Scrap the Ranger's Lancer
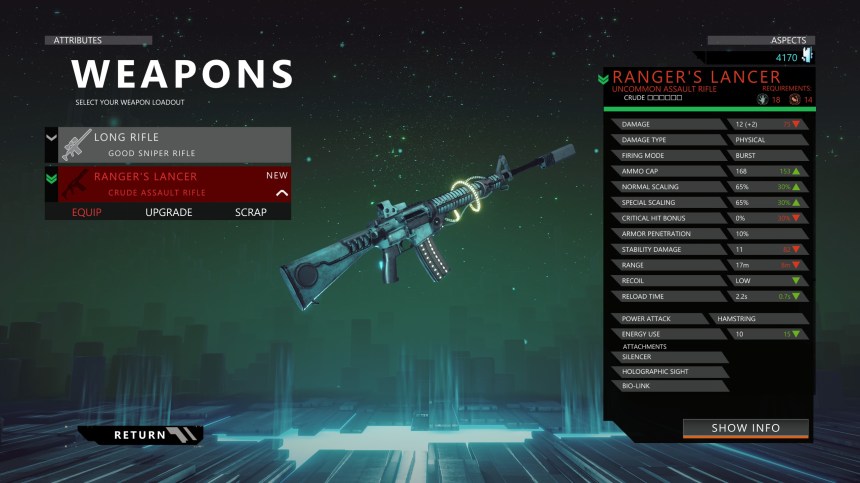The height and width of the screenshot is (483, 860). (251, 212)
